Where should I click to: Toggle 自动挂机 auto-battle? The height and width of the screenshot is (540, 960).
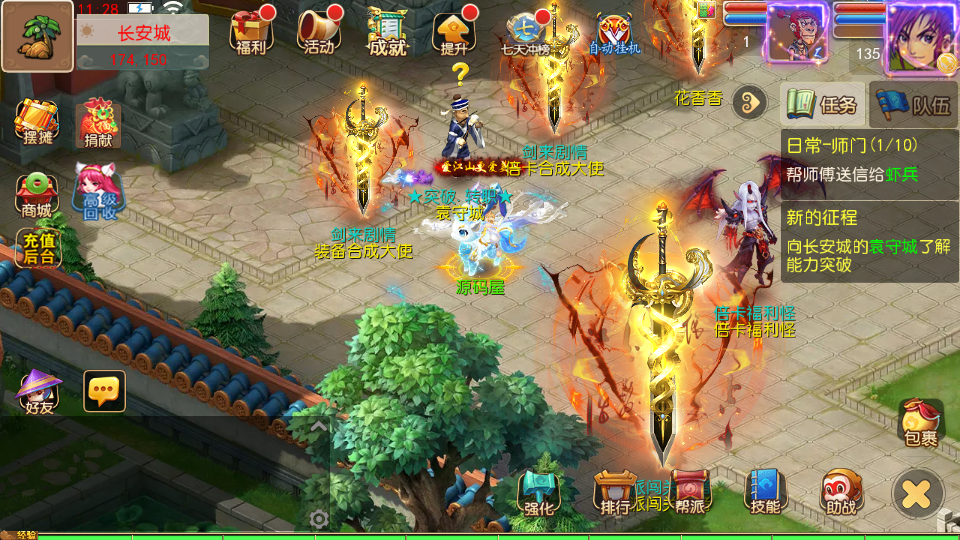click(x=614, y=32)
